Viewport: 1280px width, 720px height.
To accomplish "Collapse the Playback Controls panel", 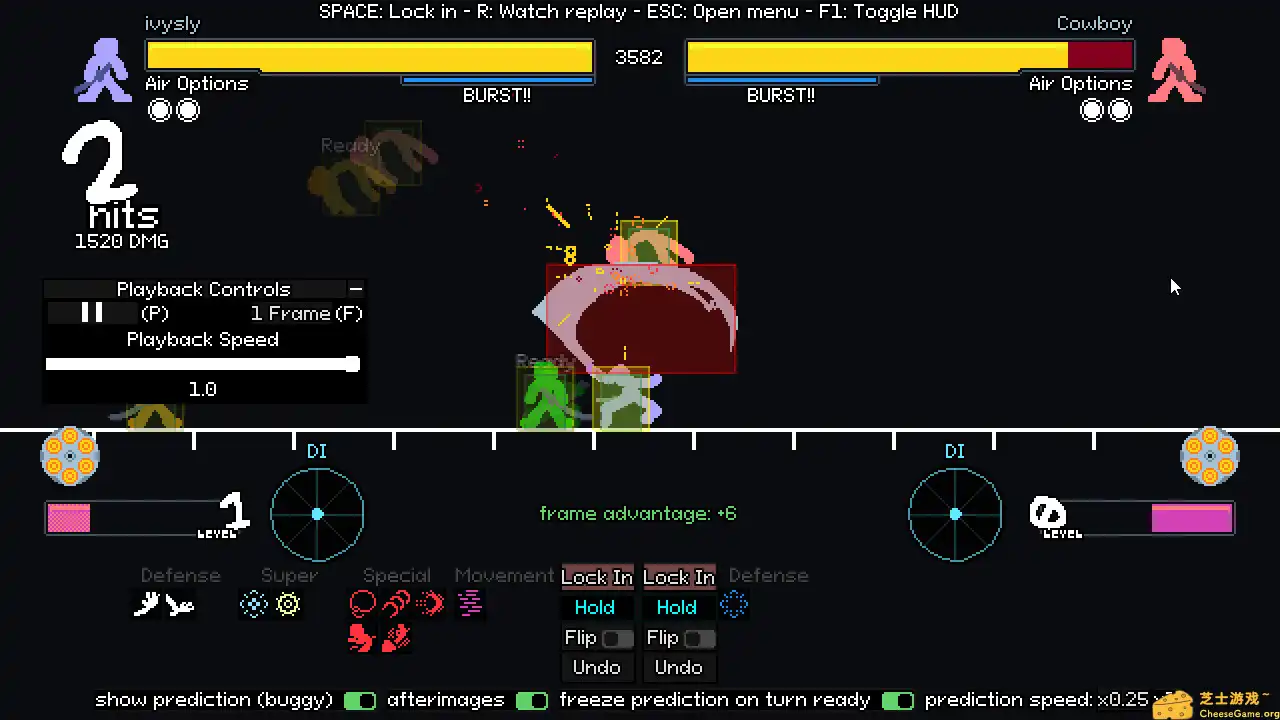I will [x=356, y=289].
